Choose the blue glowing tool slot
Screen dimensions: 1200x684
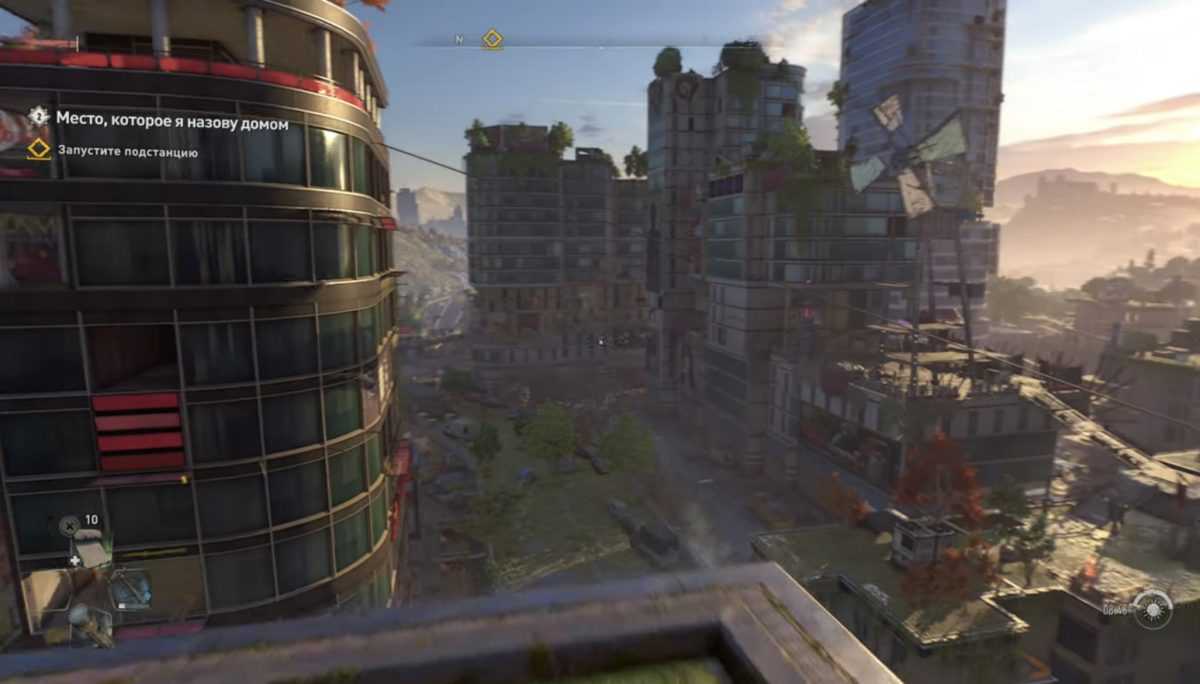click(x=130, y=589)
